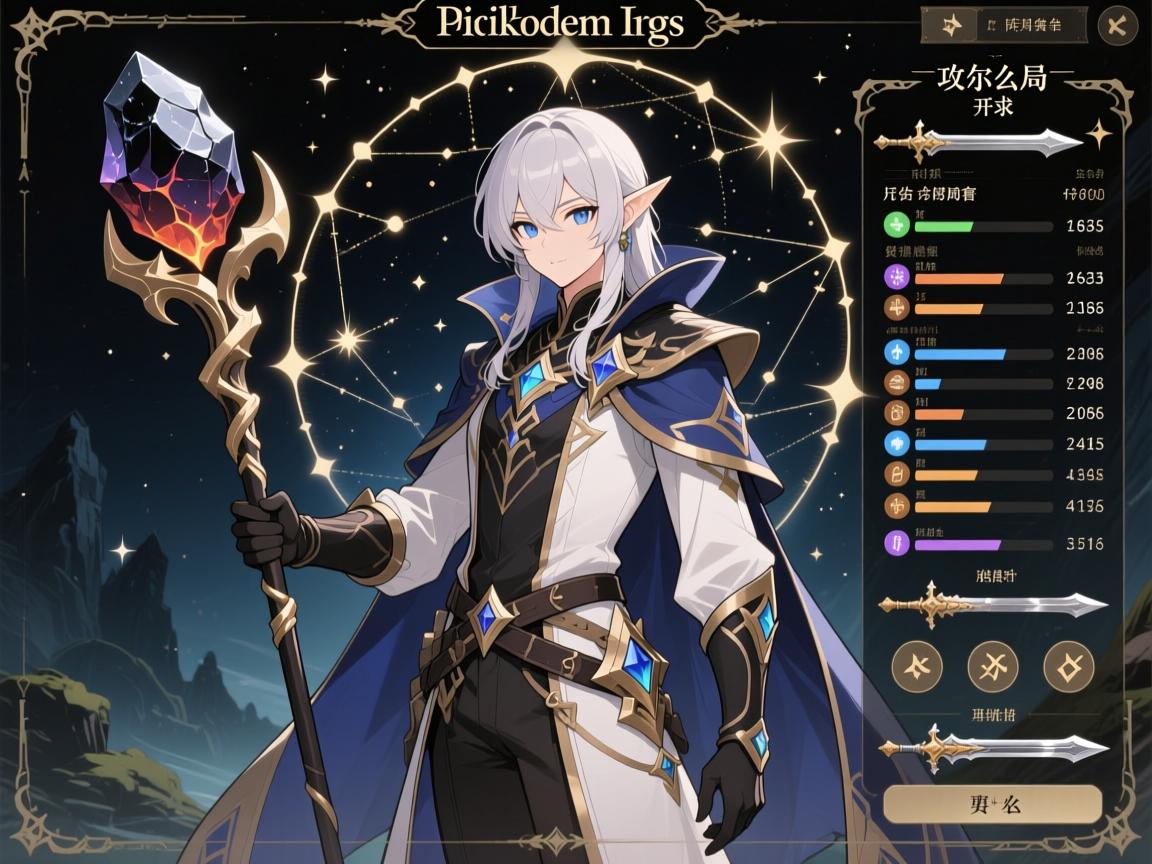Click the four-point star next to the sword
Viewport: 1152px width, 864px height.
pyautogui.click(x=1098, y=134)
